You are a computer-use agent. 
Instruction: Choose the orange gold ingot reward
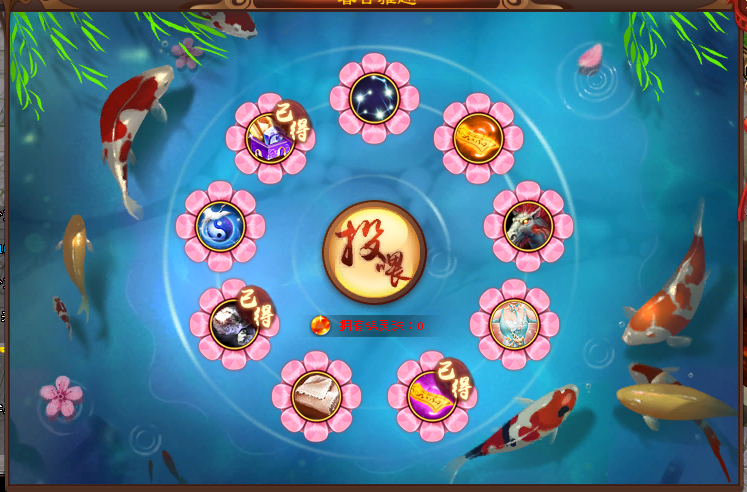[x=477, y=138]
